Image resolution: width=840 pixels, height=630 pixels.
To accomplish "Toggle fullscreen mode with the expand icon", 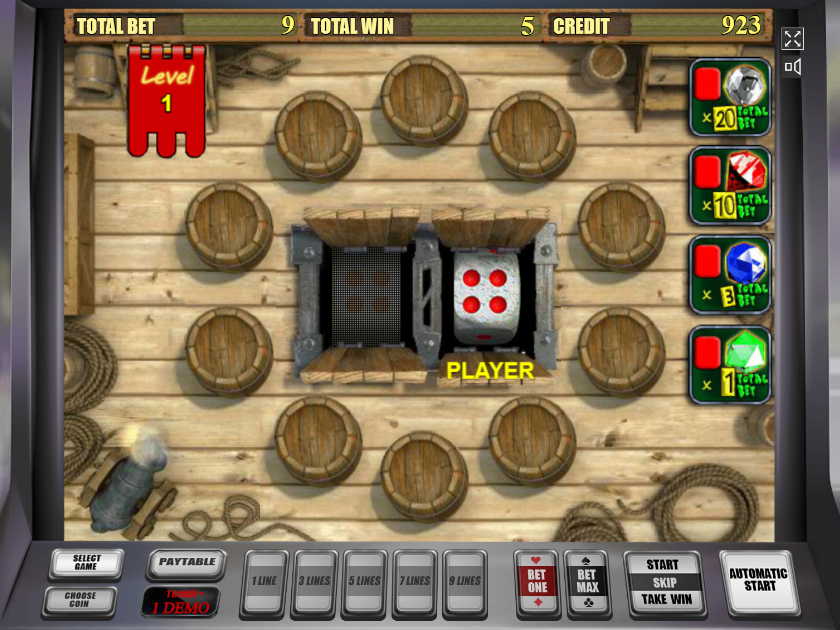I will [x=792, y=39].
